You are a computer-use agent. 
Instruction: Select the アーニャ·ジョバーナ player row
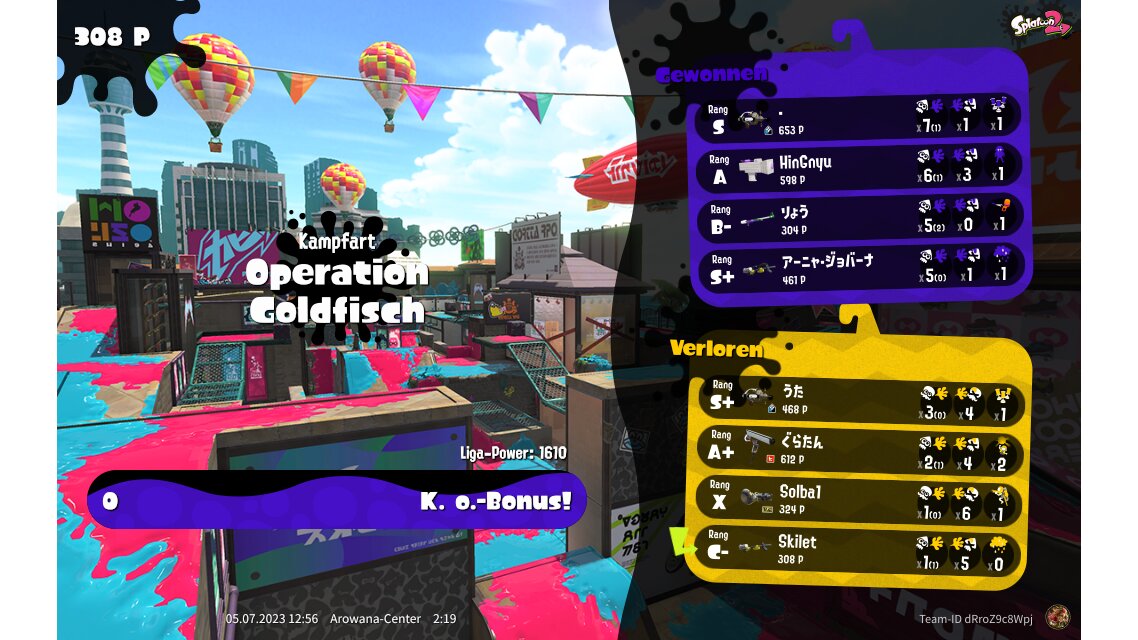click(x=859, y=268)
